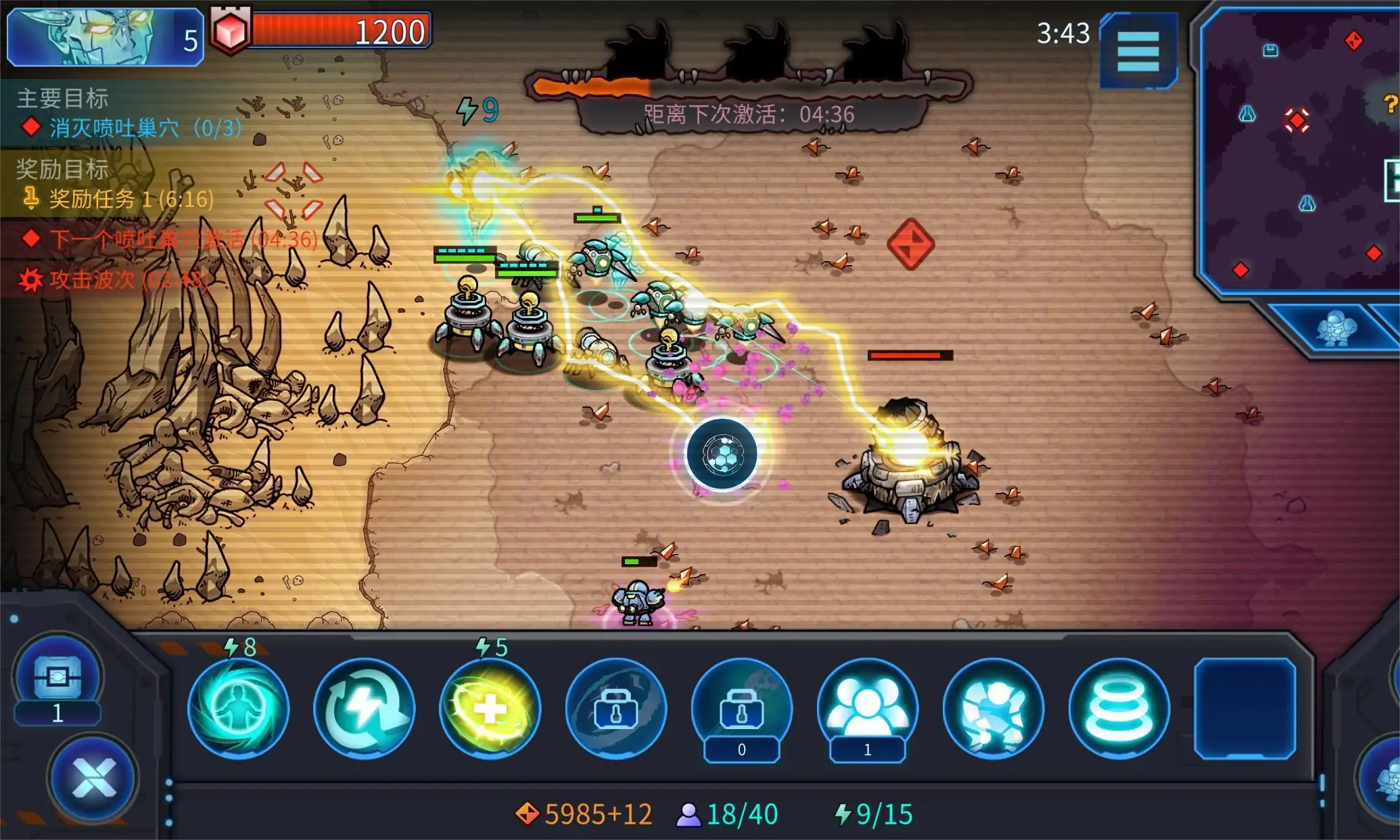Cast the yellow healing cross ability

tap(490, 708)
